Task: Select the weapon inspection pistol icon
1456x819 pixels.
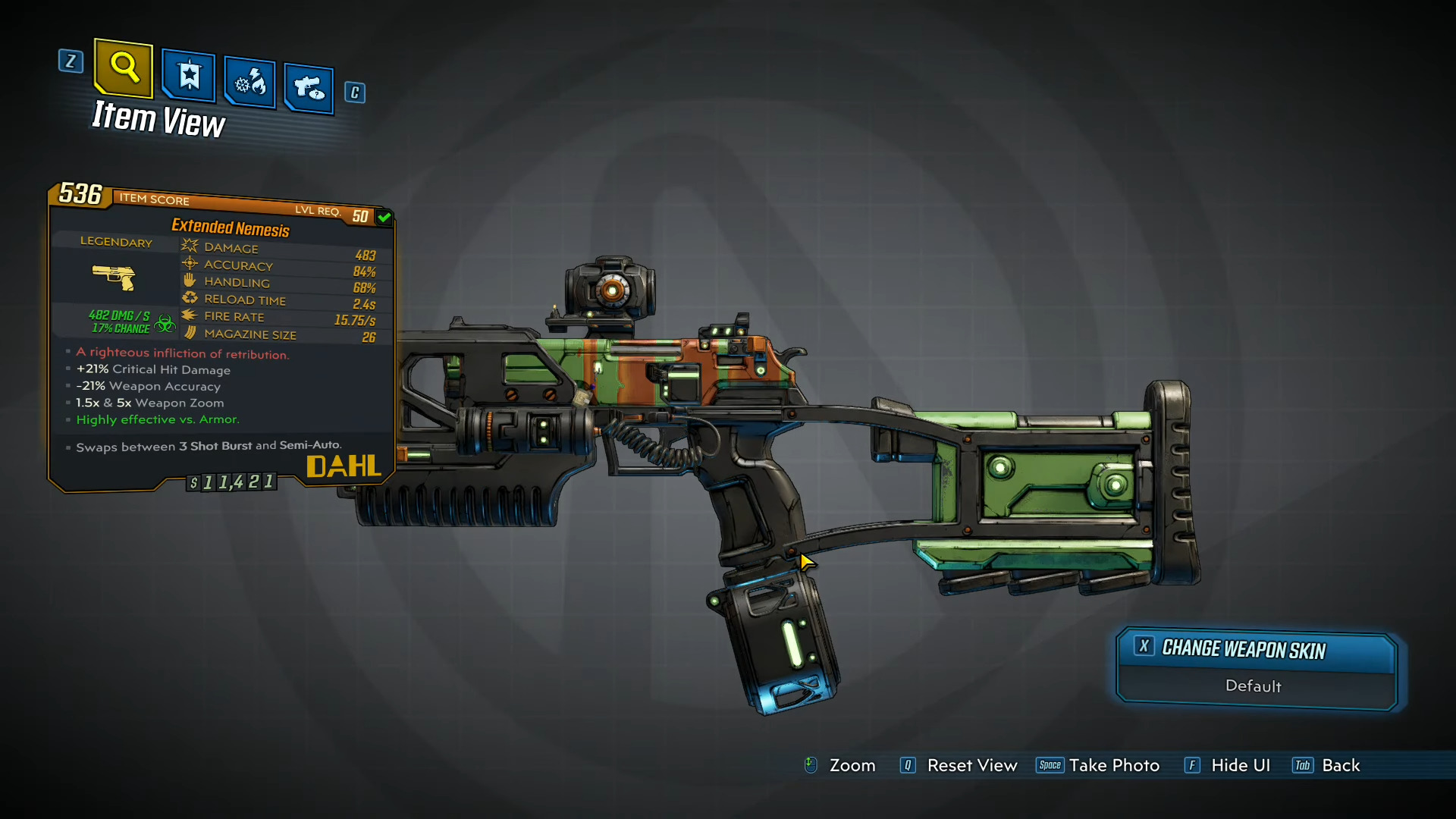Action: point(309,88)
